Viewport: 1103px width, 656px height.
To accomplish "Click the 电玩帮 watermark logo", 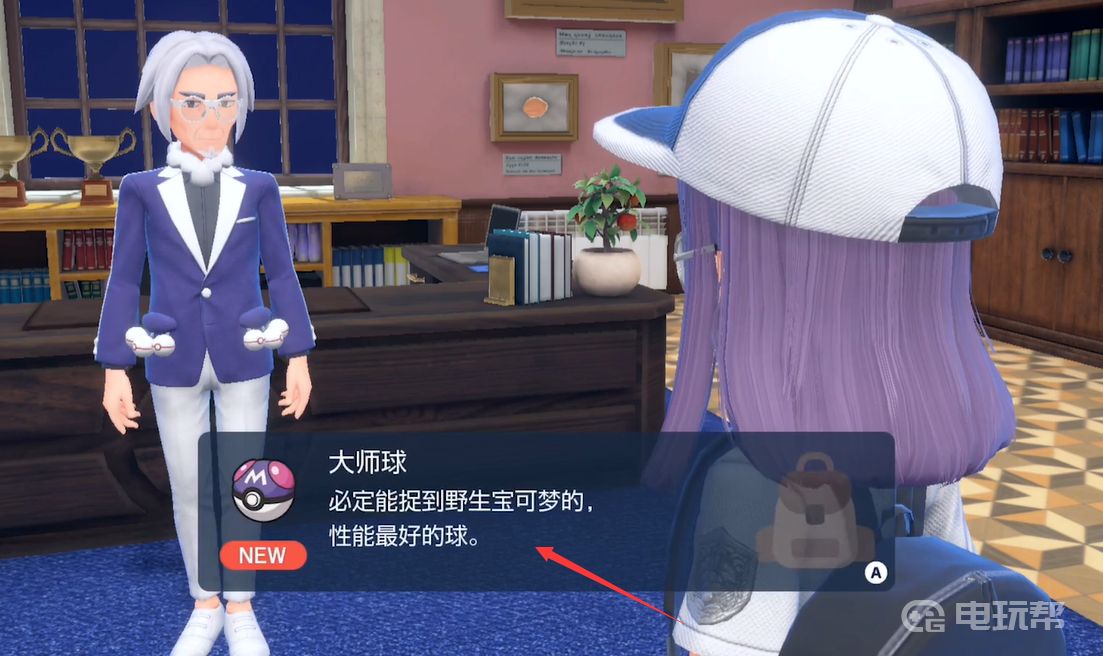I will (981, 614).
